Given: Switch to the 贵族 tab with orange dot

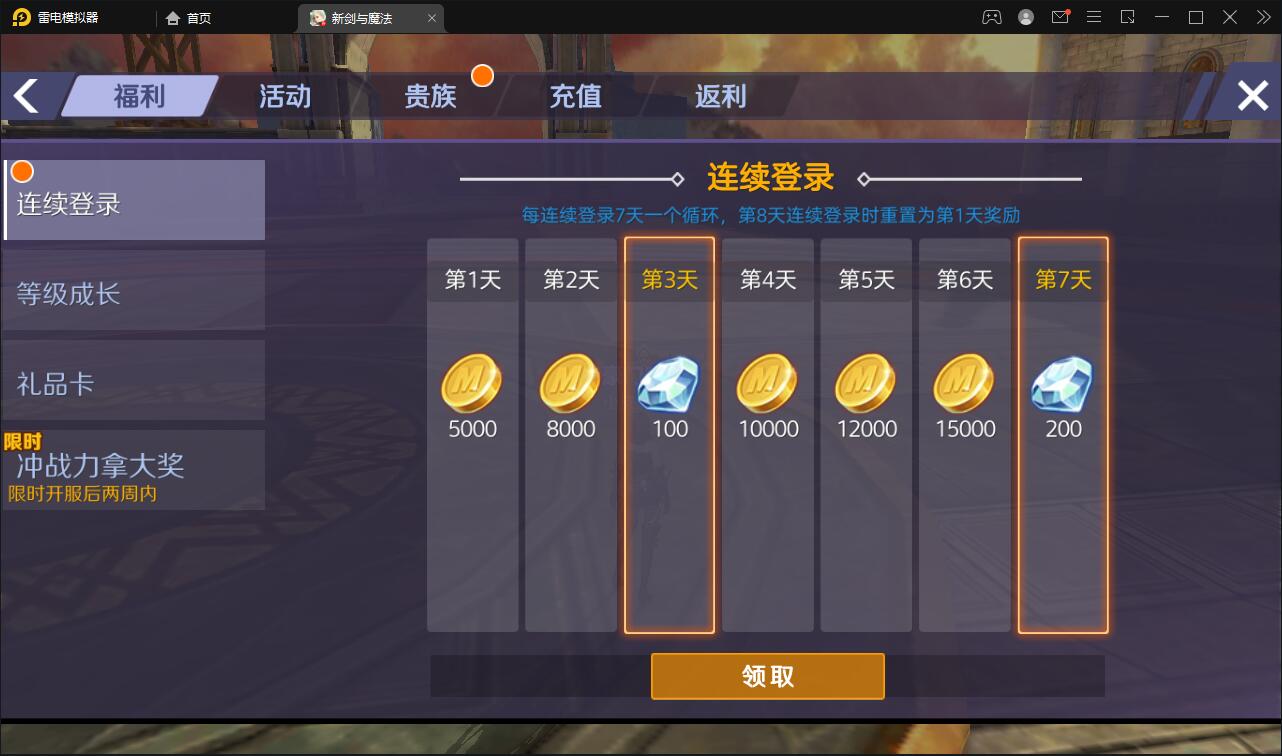Looking at the screenshot, I should tap(432, 96).
